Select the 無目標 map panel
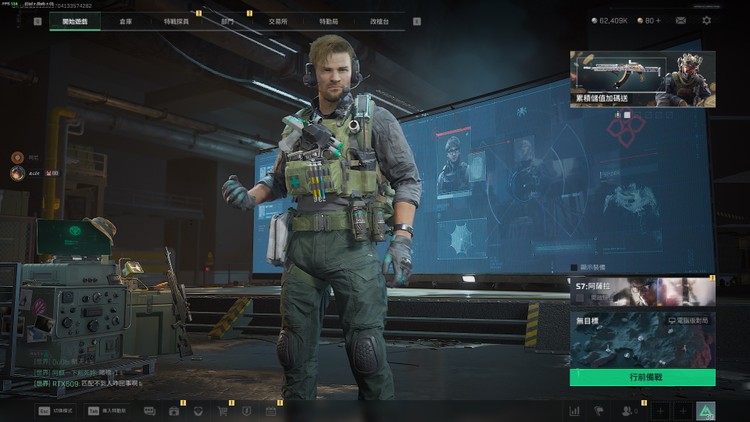The image size is (750, 422). coord(642,340)
